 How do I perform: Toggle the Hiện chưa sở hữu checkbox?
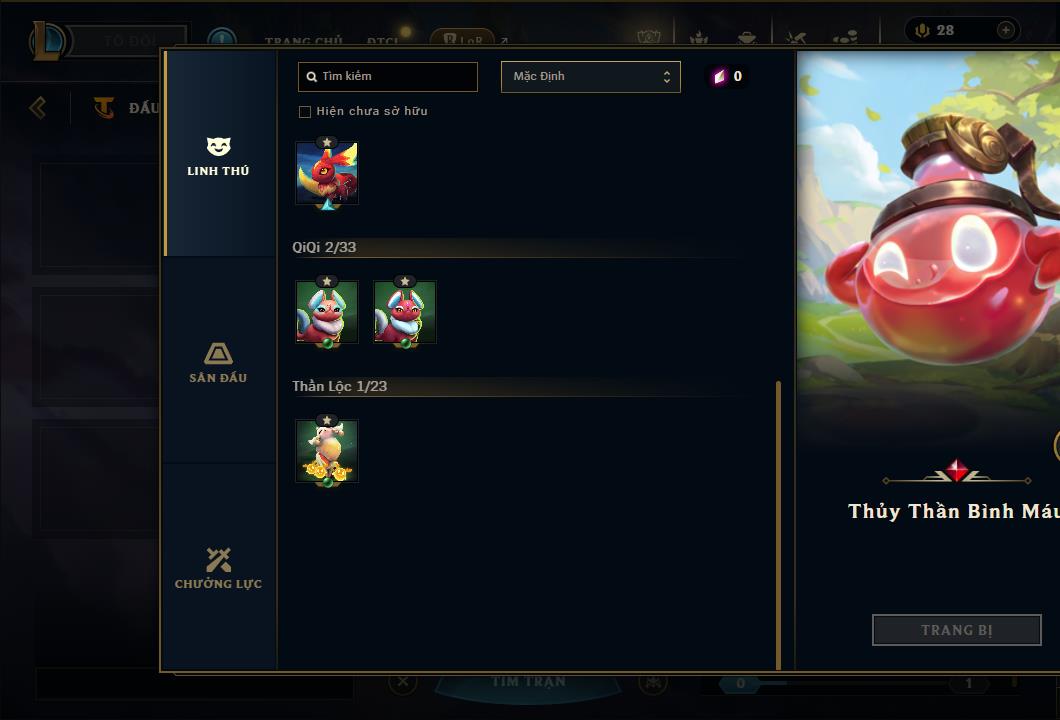[305, 111]
